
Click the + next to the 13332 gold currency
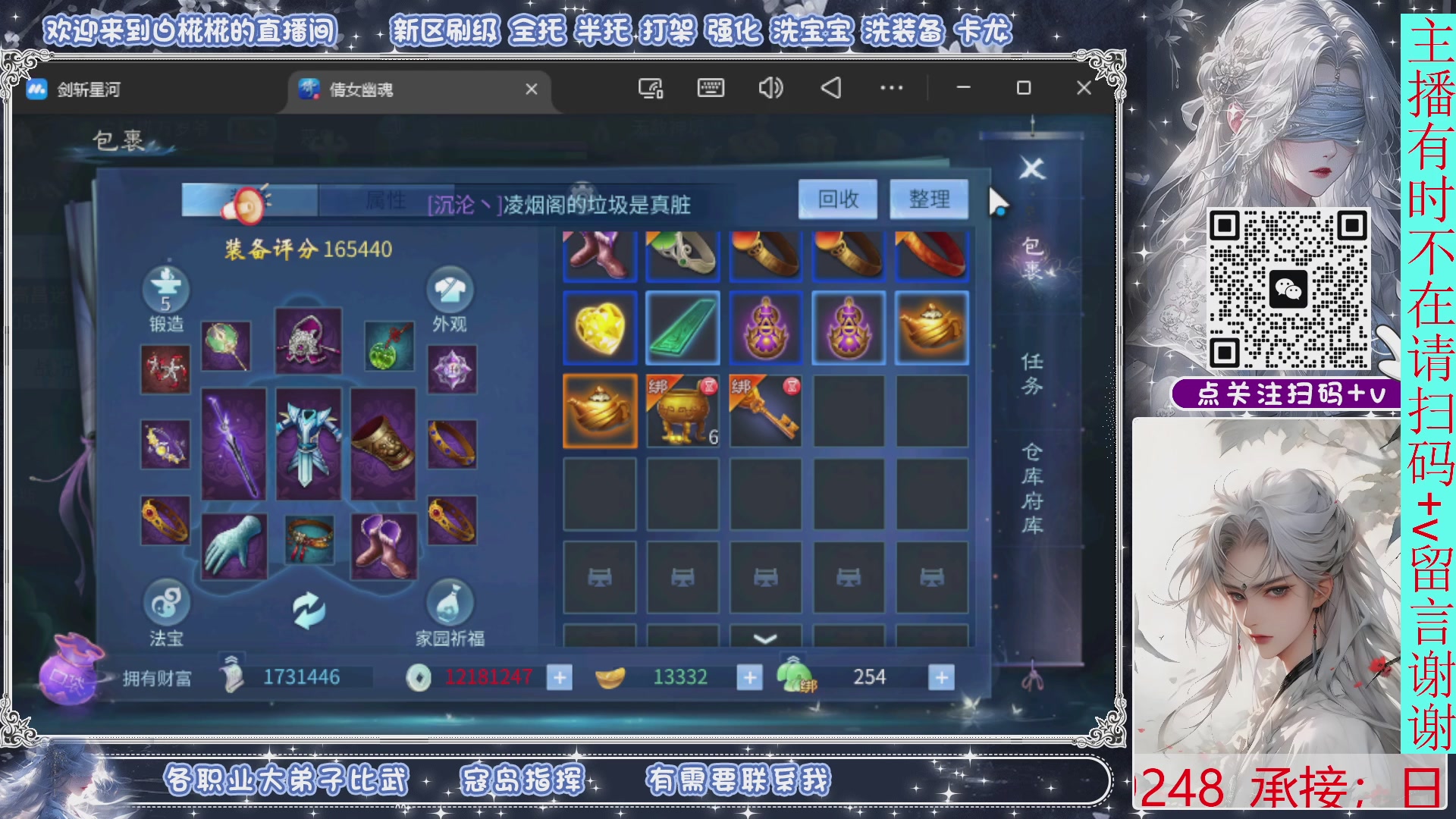click(x=749, y=676)
